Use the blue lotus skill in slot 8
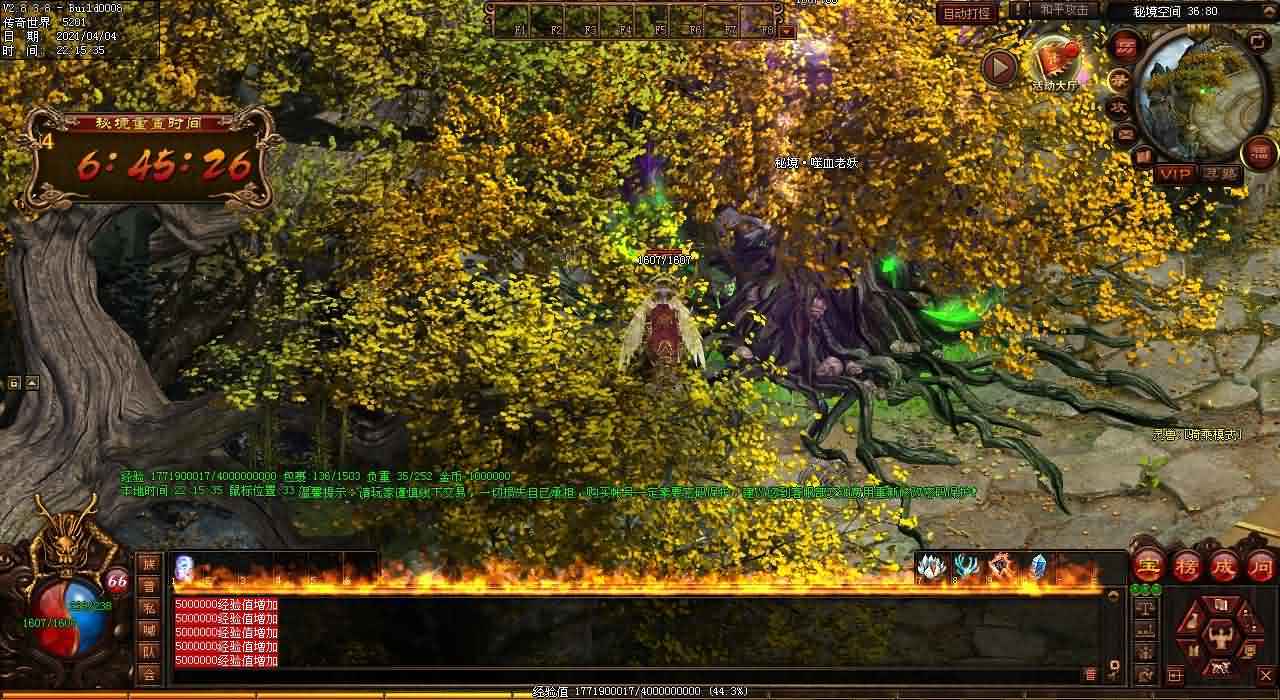This screenshot has width=1280, height=700. [966, 566]
